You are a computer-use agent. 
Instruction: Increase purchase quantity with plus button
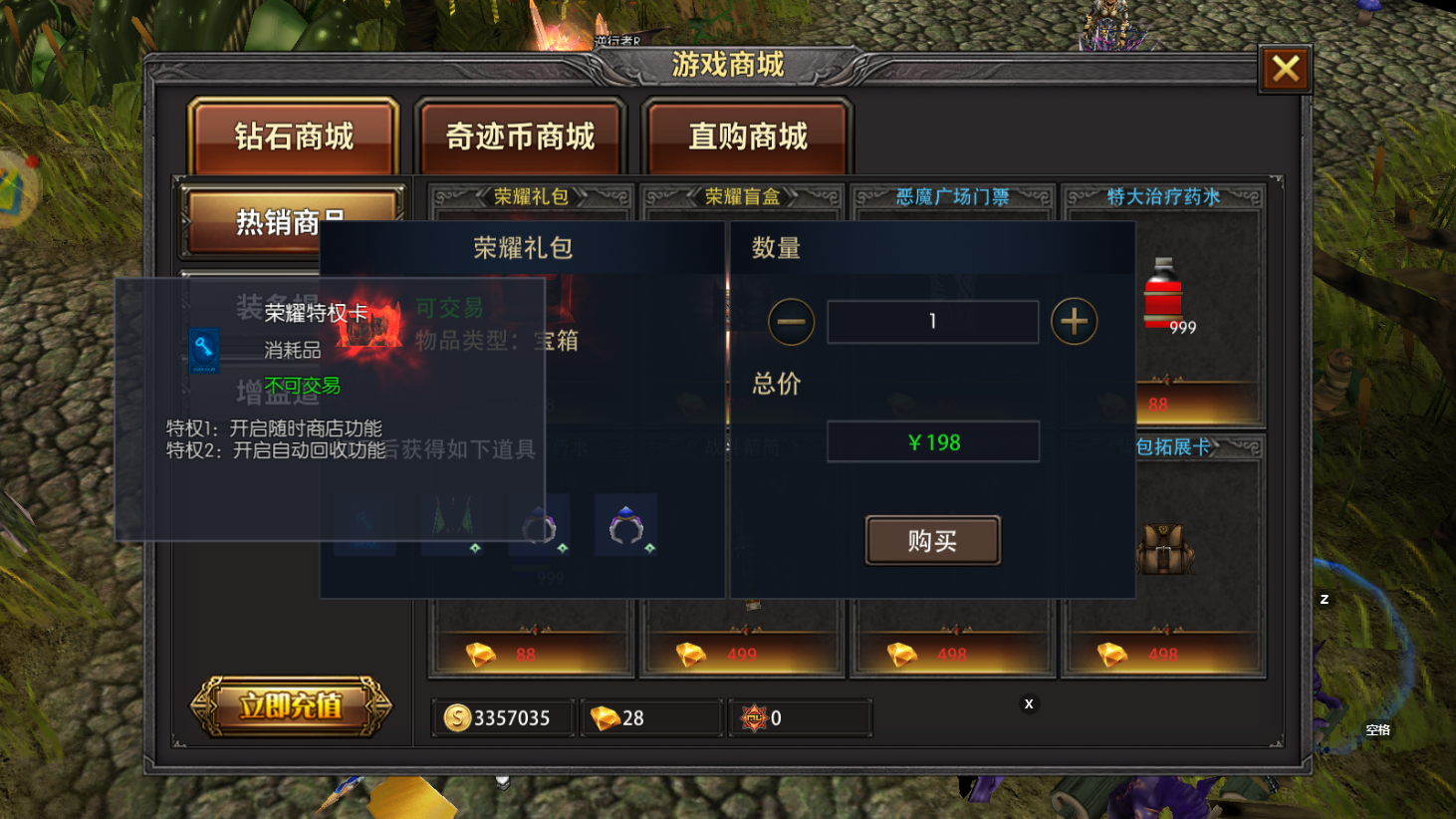[1074, 322]
